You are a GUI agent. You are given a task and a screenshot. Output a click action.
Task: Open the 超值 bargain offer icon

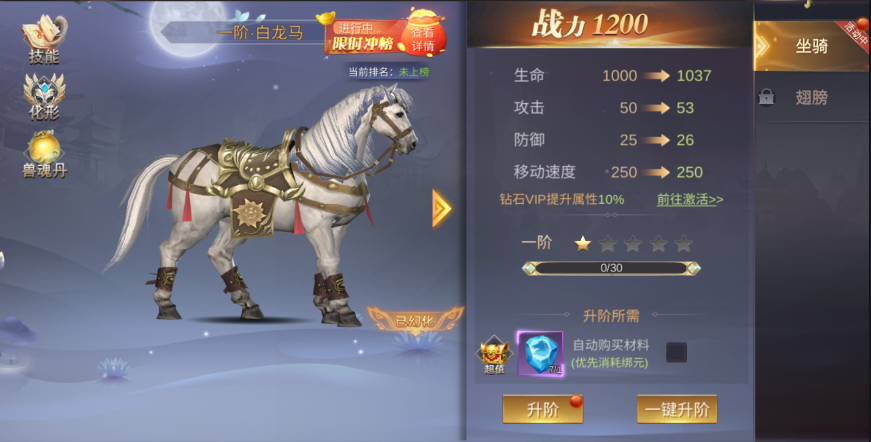click(493, 355)
